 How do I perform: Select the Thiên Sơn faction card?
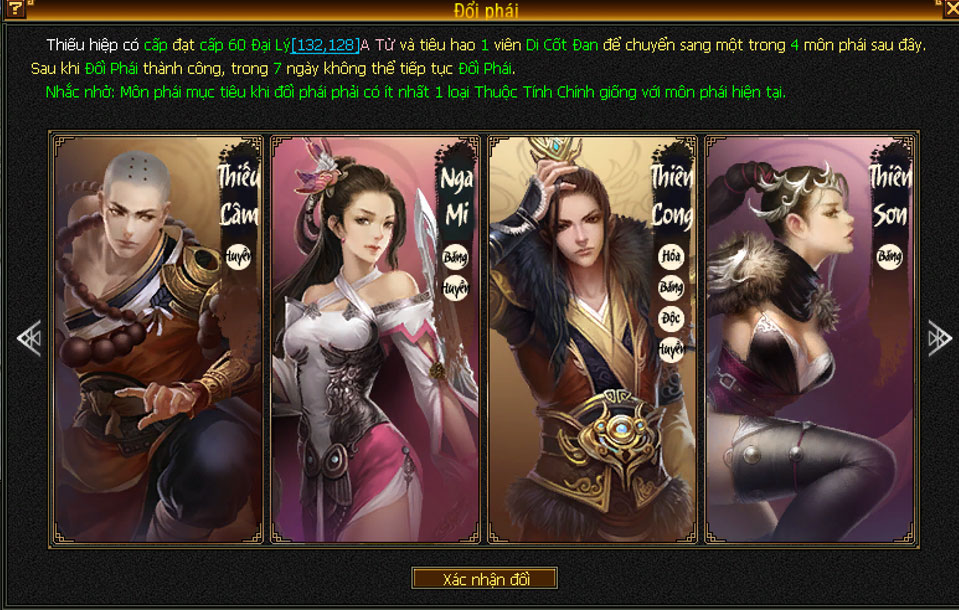[x=809, y=340]
